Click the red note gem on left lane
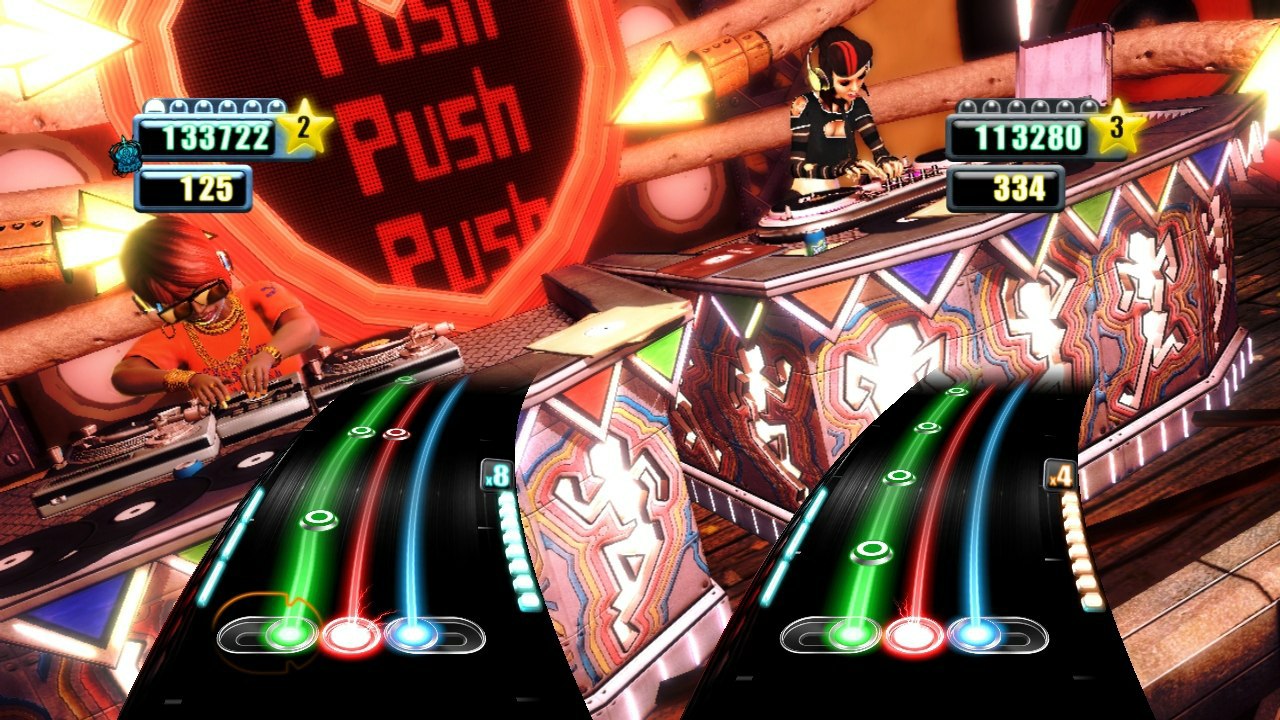Screen dimensions: 1280x720 pyautogui.click(x=396, y=434)
